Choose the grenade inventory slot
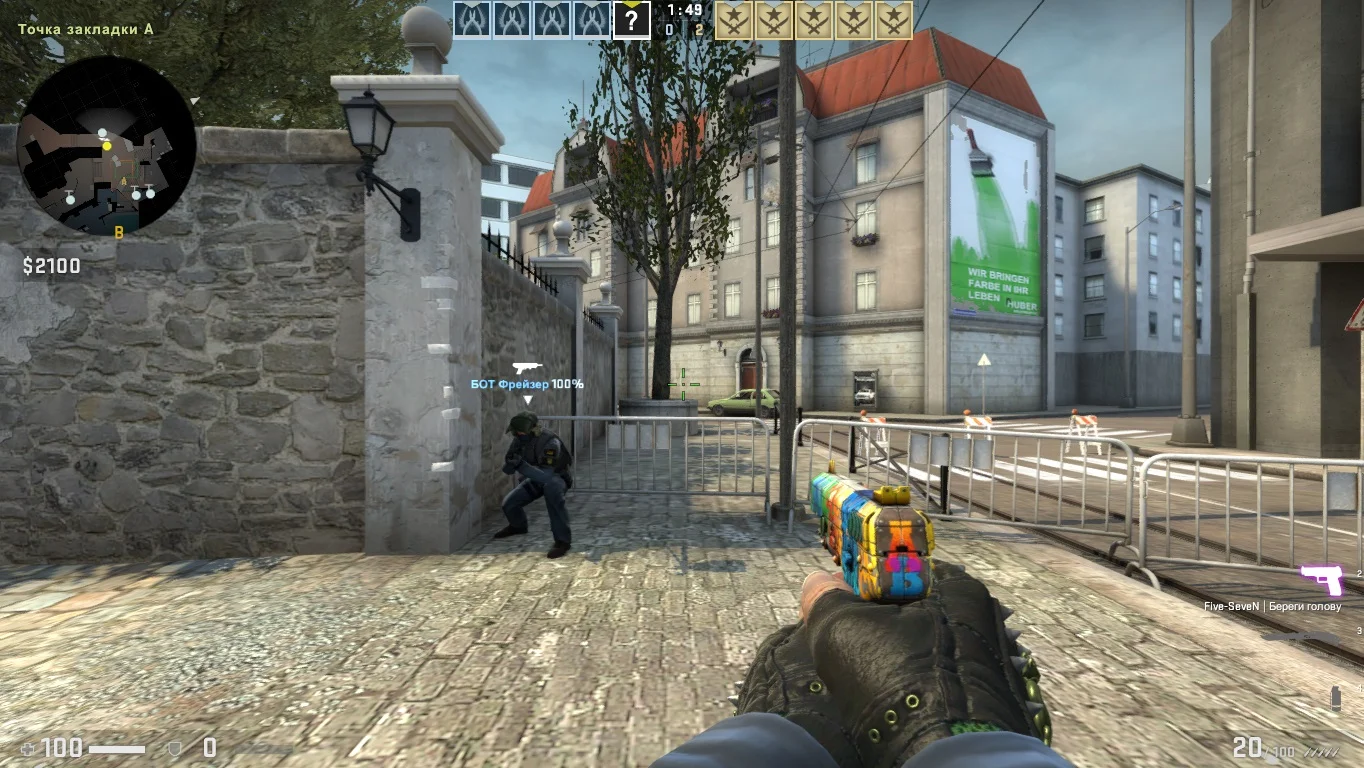The height and width of the screenshot is (768, 1364). (1336, 697)
